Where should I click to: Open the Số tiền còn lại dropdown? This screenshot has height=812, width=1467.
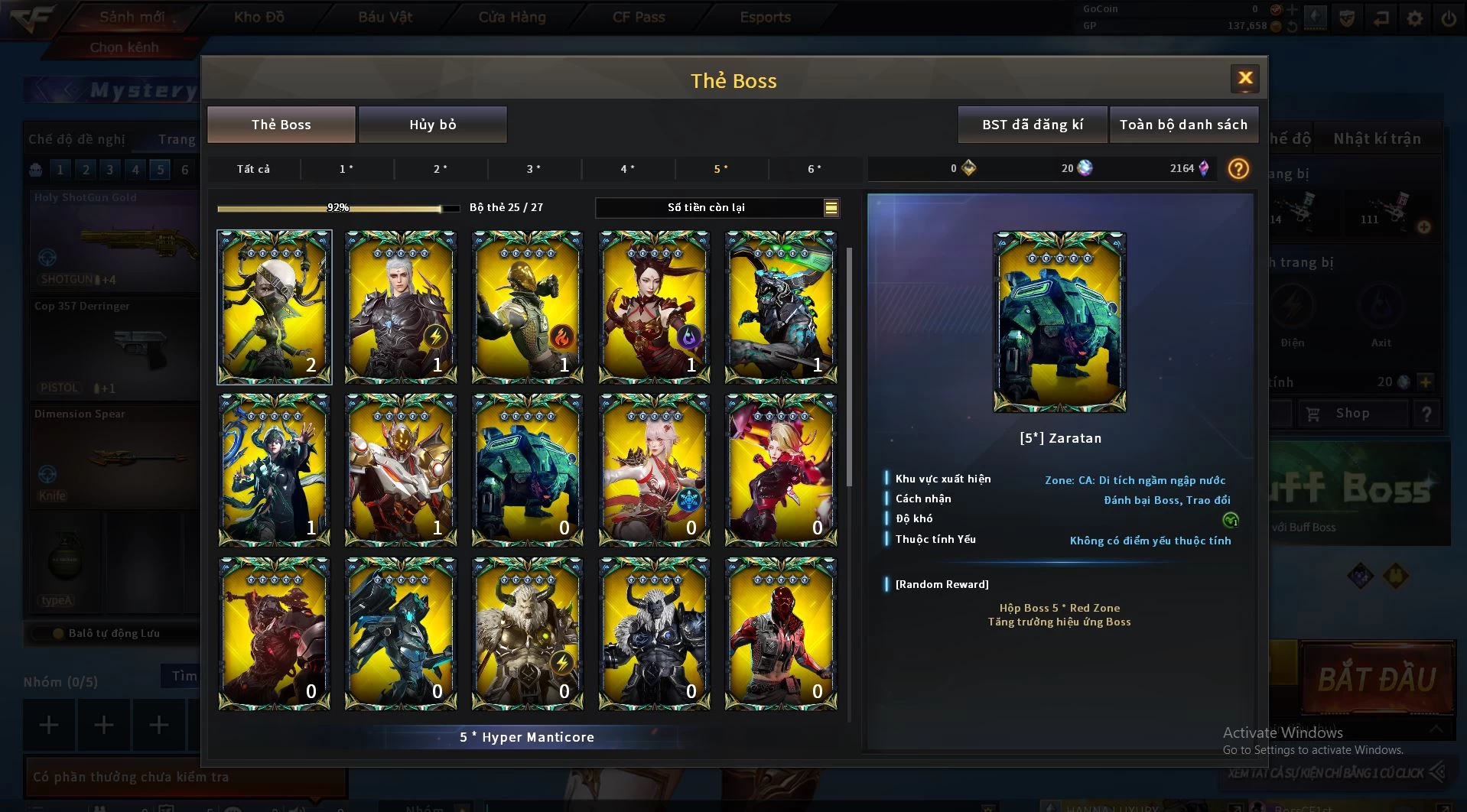click(x=831, y=207)
